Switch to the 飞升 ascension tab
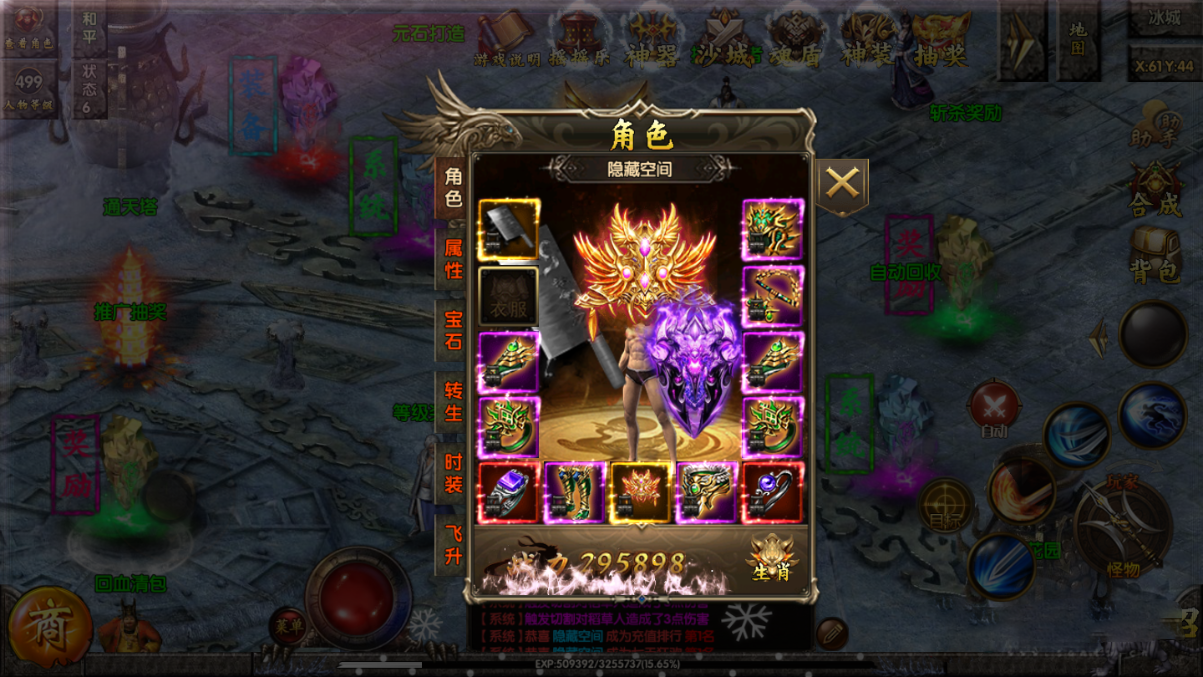 pos(453,545)
